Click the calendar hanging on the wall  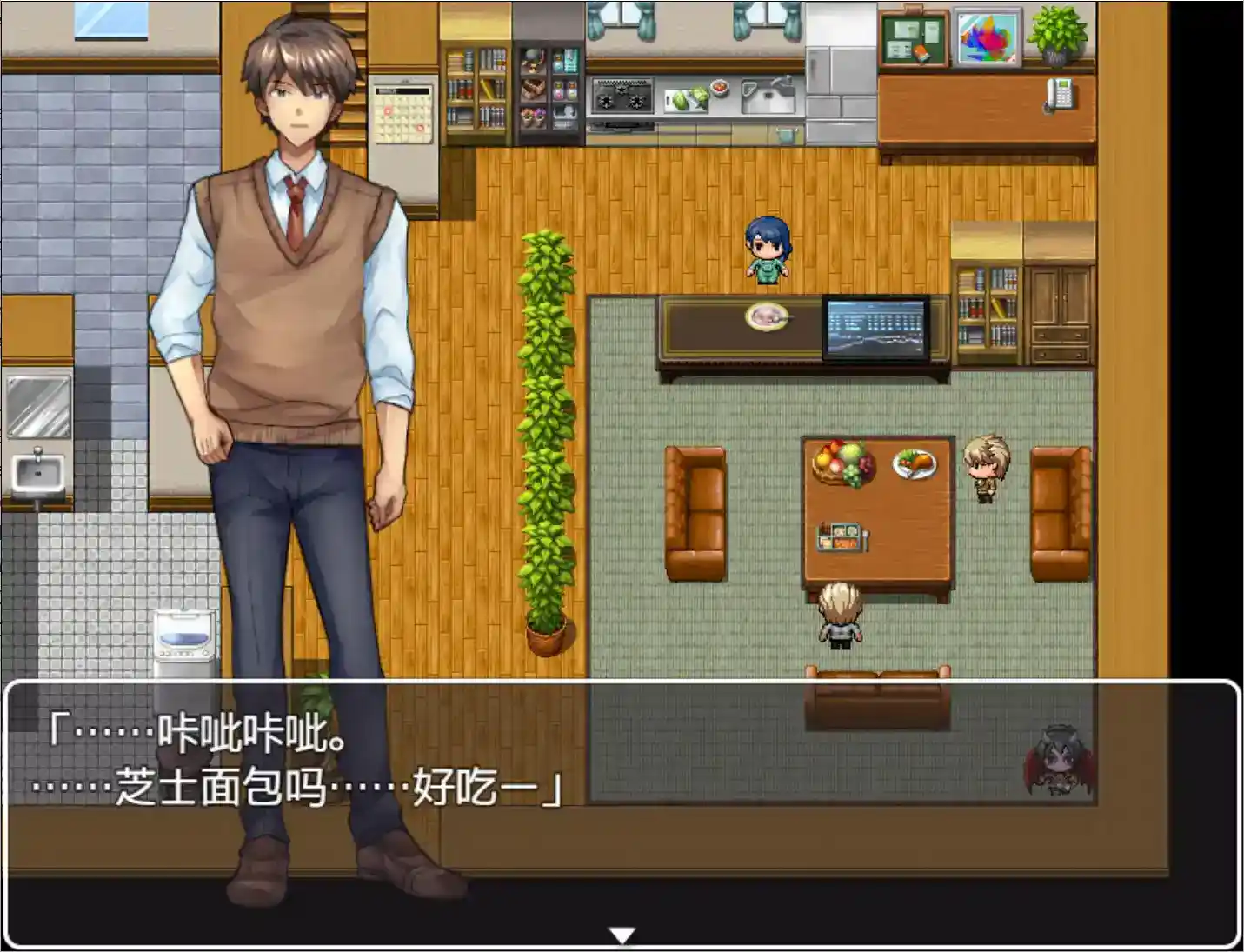tap(402, 109)
